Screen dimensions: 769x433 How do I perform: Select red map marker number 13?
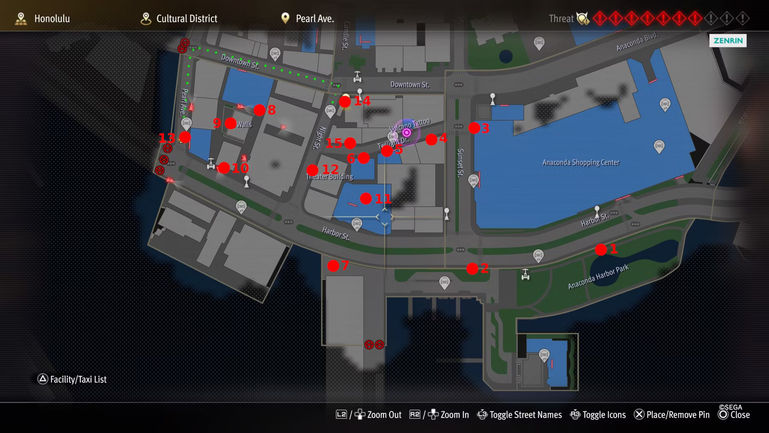click(x=185, y=138)
